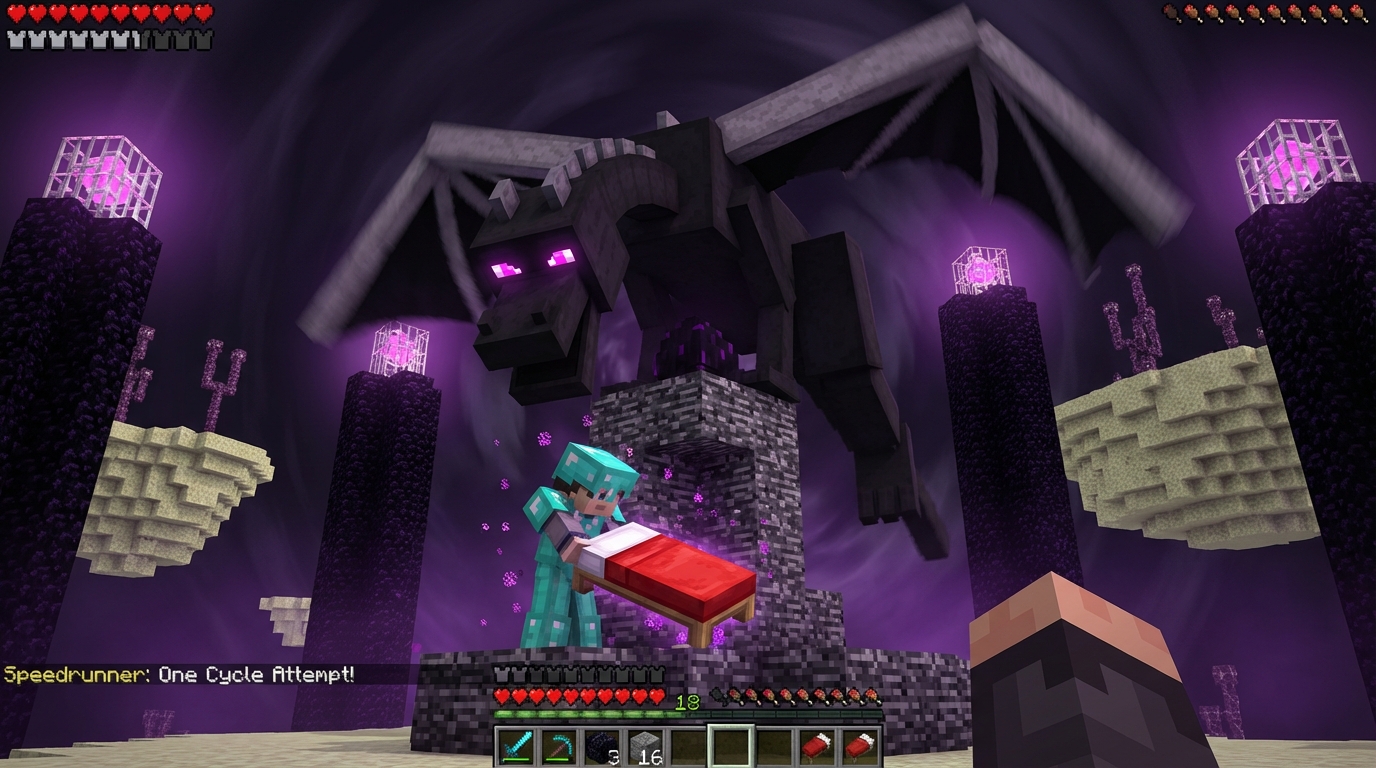
Task: Click the first heart of the player's health bar
Action: [x=502, y=695]
